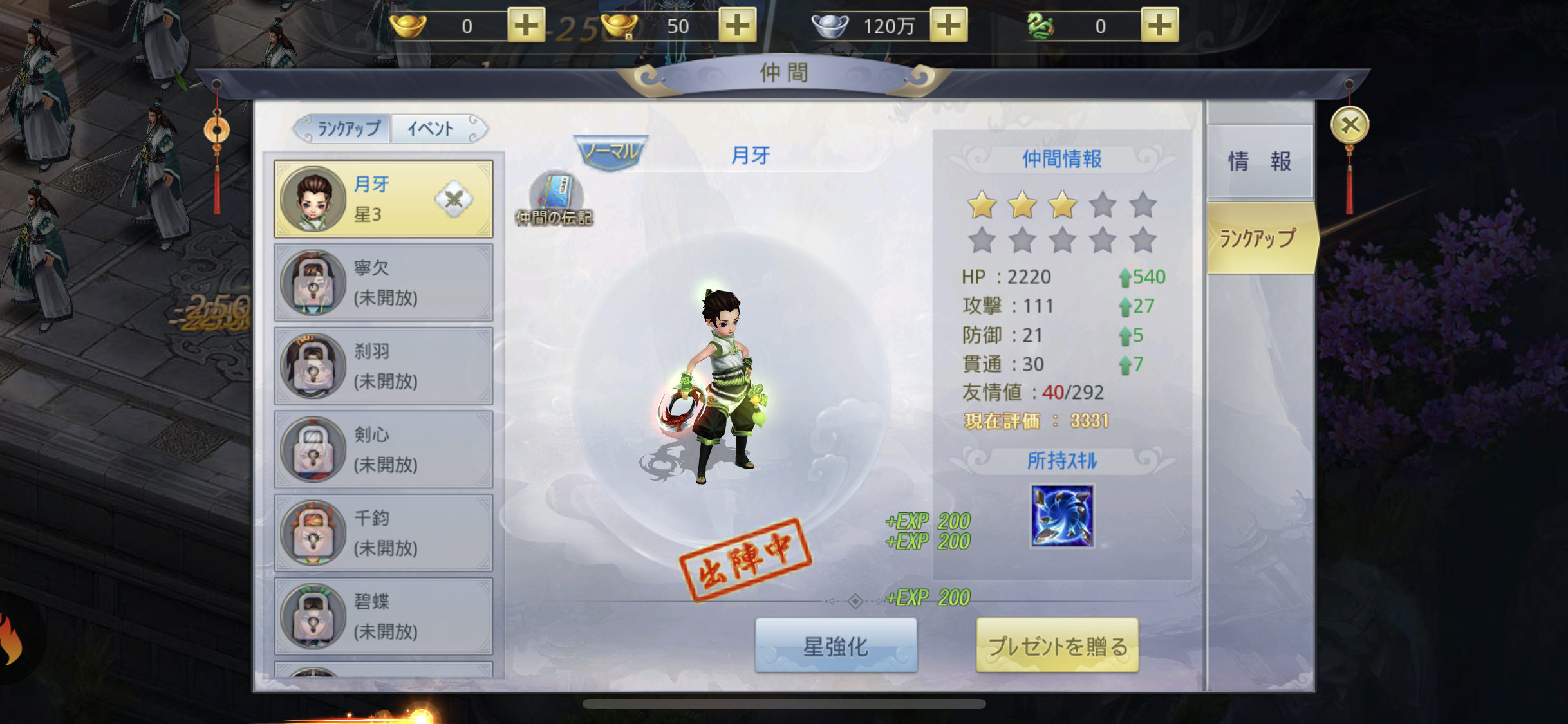The width and height of the screenshot is (1568, 724).
Task: Click the 星強化 button
Action: 835,646
